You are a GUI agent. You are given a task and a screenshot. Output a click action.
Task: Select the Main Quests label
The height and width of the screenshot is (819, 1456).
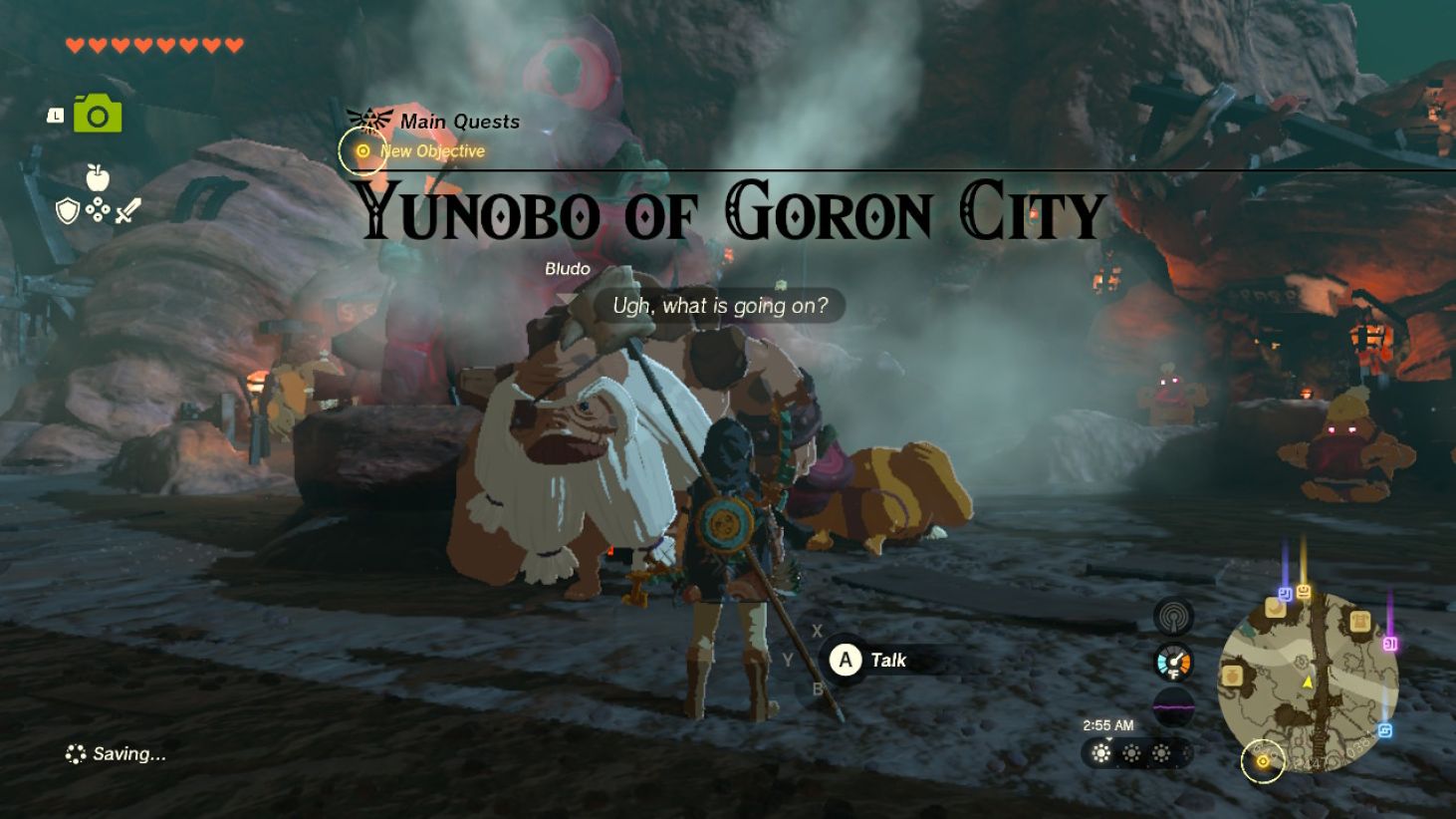pyautogui.click(x=459, y=121)
